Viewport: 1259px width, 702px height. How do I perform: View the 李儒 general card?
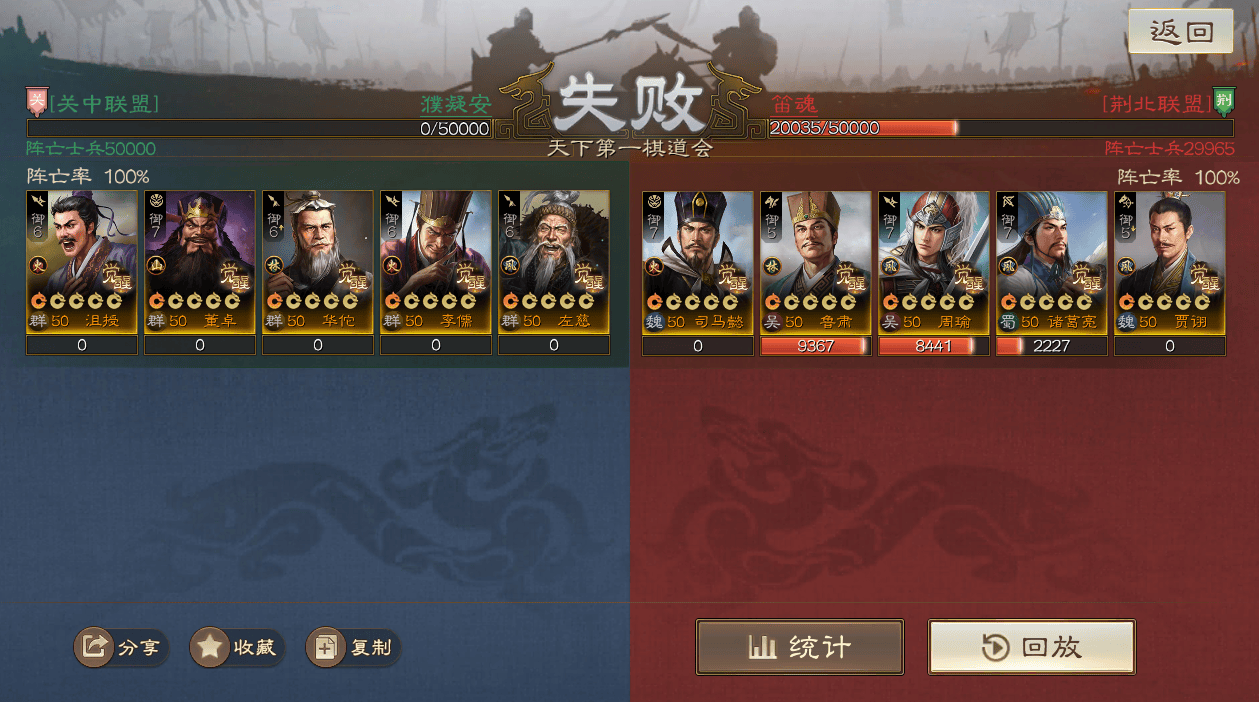(436, 262)
